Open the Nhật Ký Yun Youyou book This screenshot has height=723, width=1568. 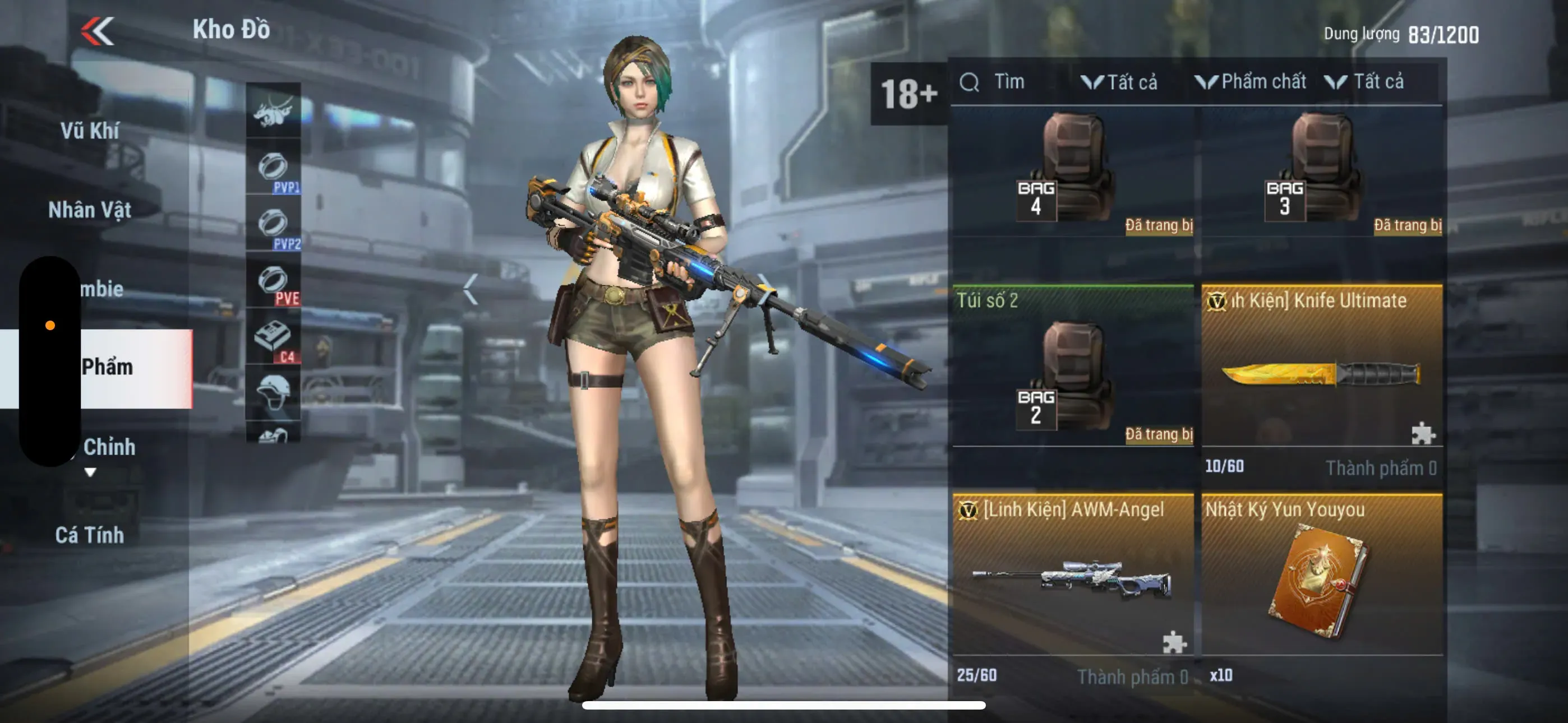(1321, 578)
